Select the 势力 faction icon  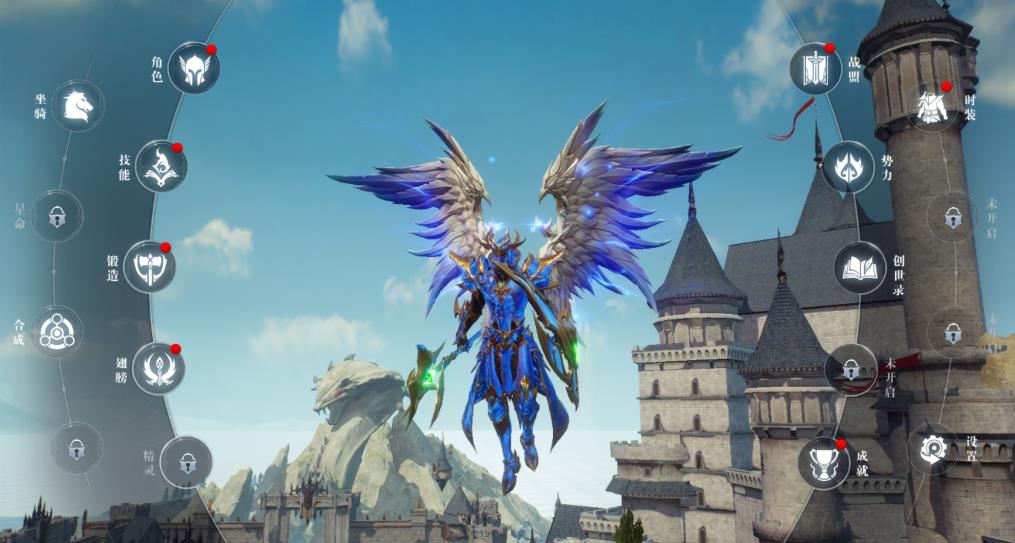click(x=851, y=166)
